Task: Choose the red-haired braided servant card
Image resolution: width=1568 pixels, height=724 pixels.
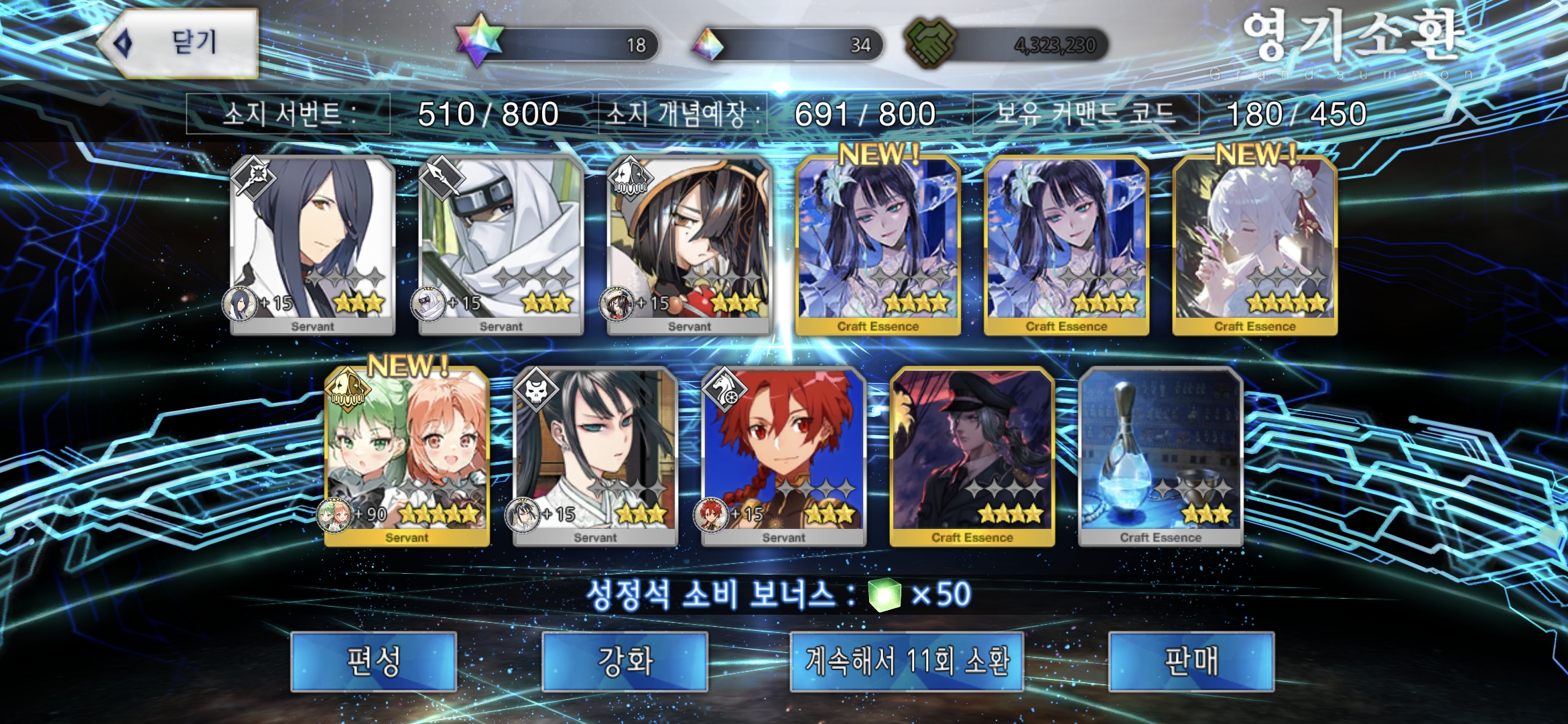Action: pyautogui.click(x=783, y=456)
